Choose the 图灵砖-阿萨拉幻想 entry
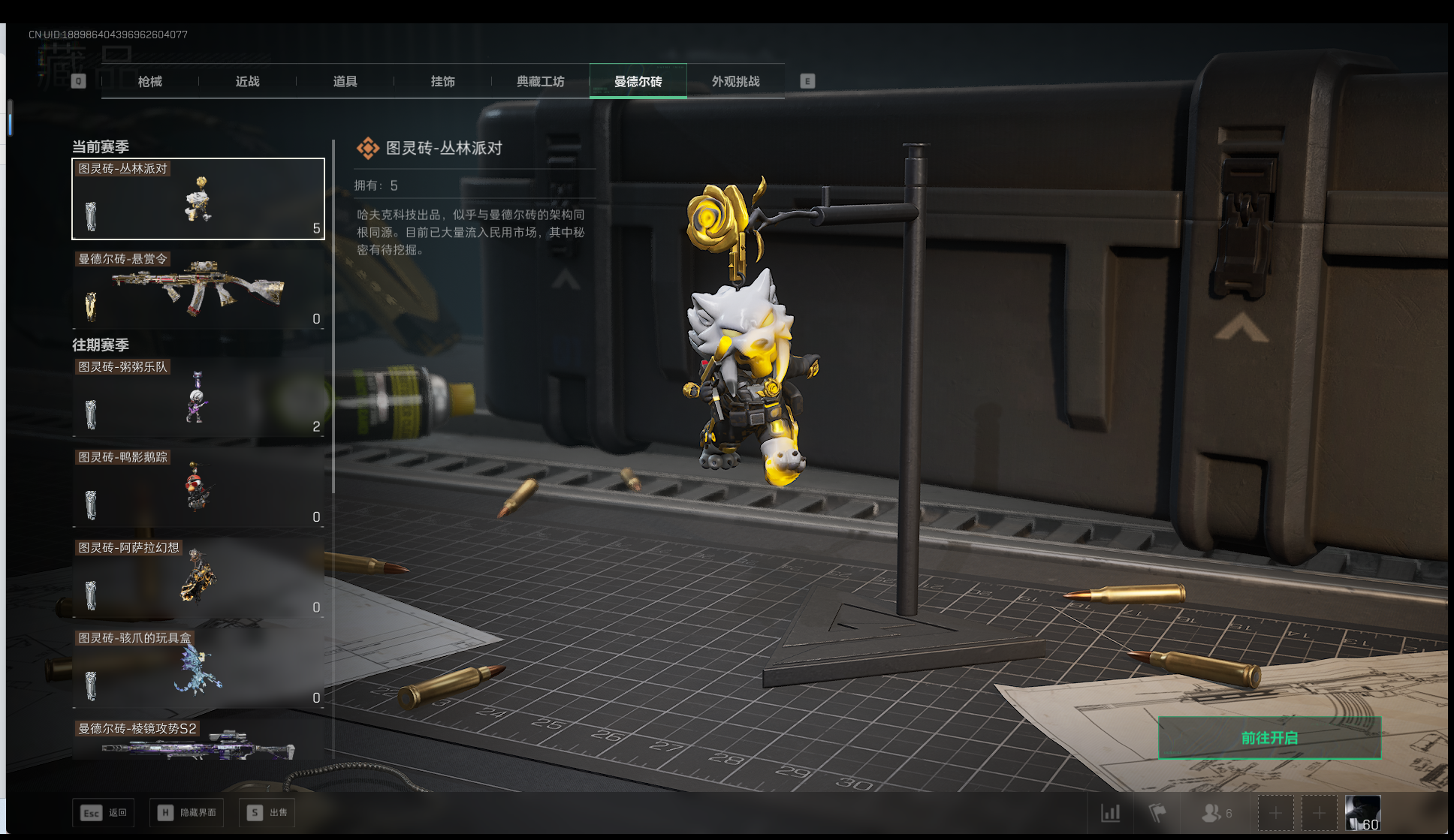Screen dimensions: 1454x840 click(198, 578)
